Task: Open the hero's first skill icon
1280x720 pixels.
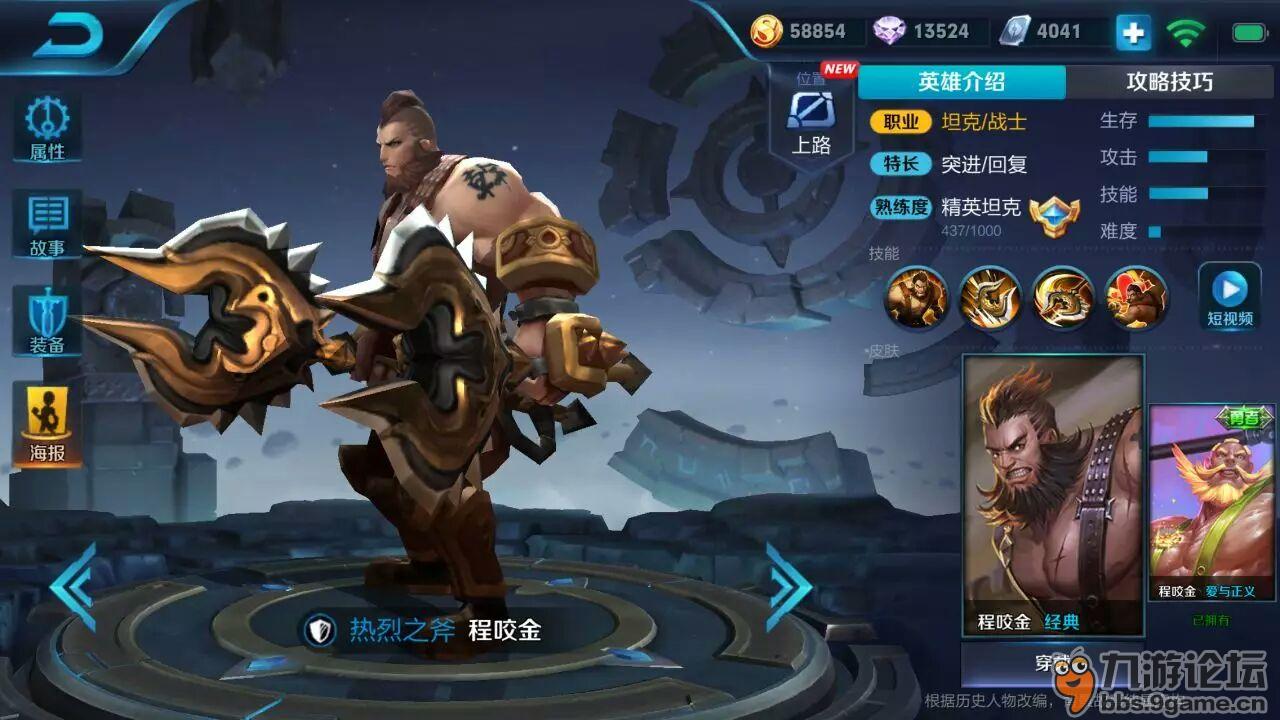Action: coord(916,300)
